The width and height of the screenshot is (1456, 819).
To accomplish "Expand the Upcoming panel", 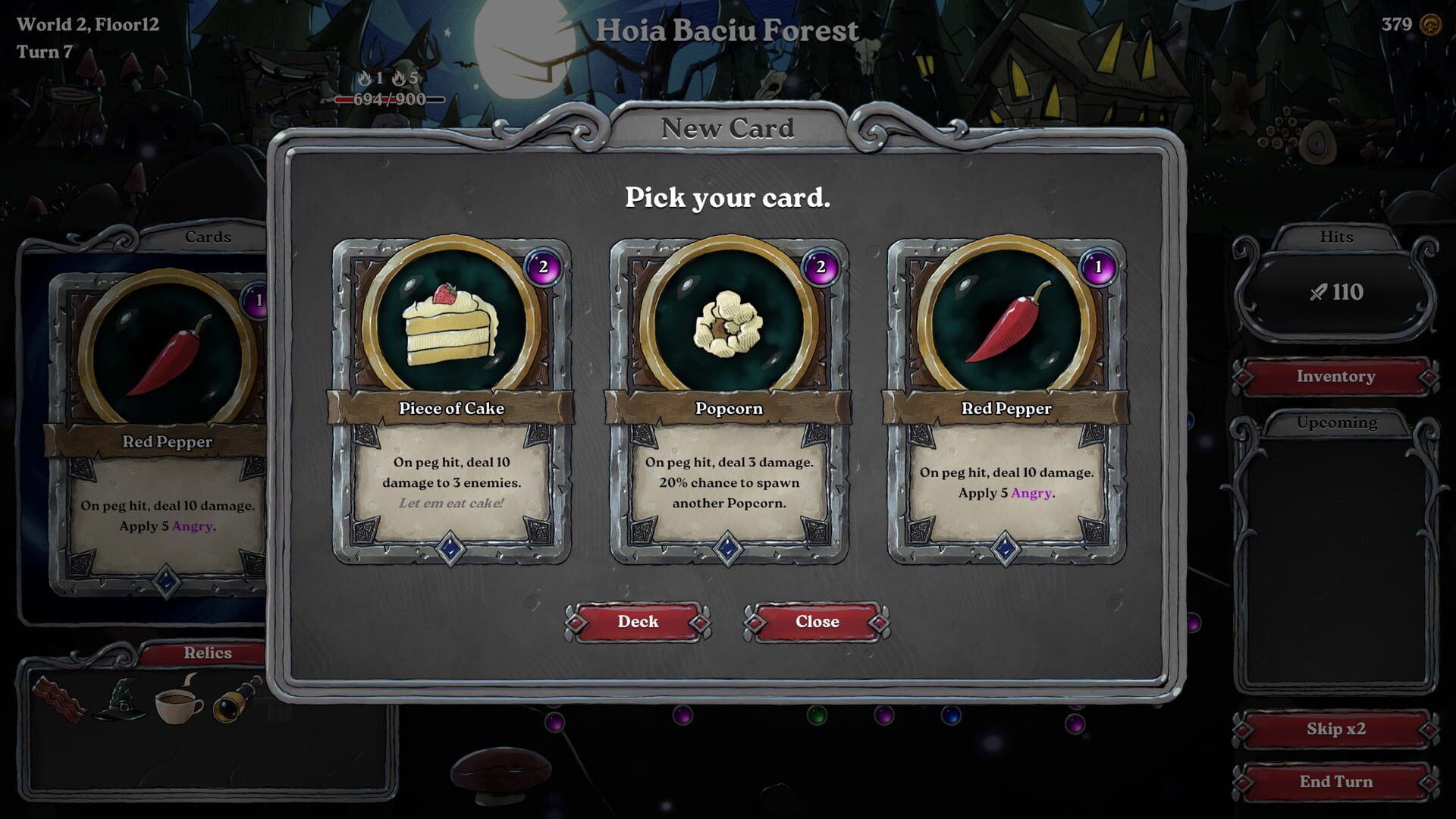I will point(1336,422).
